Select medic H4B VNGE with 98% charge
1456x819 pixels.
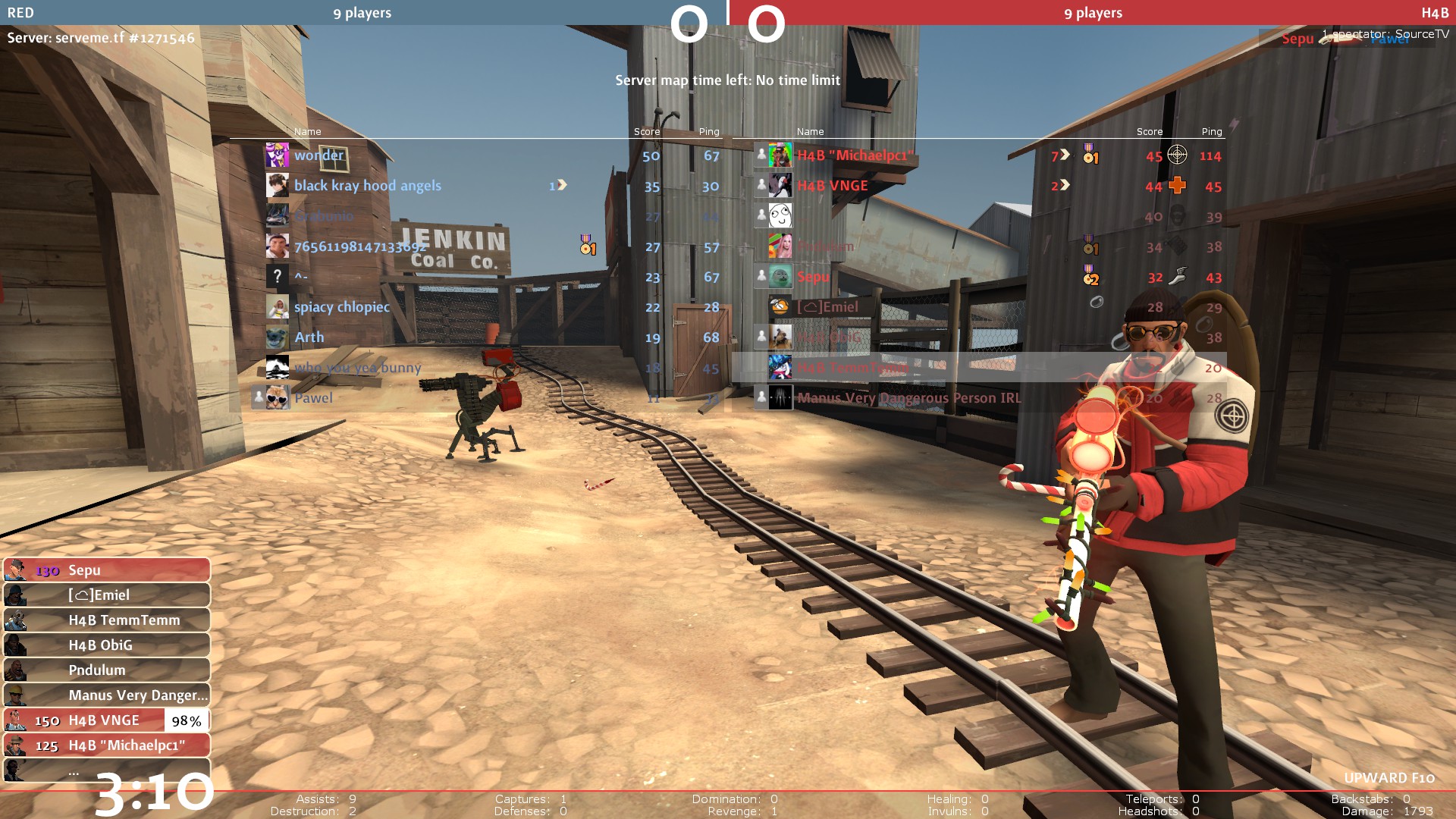[x=106, y=720]
